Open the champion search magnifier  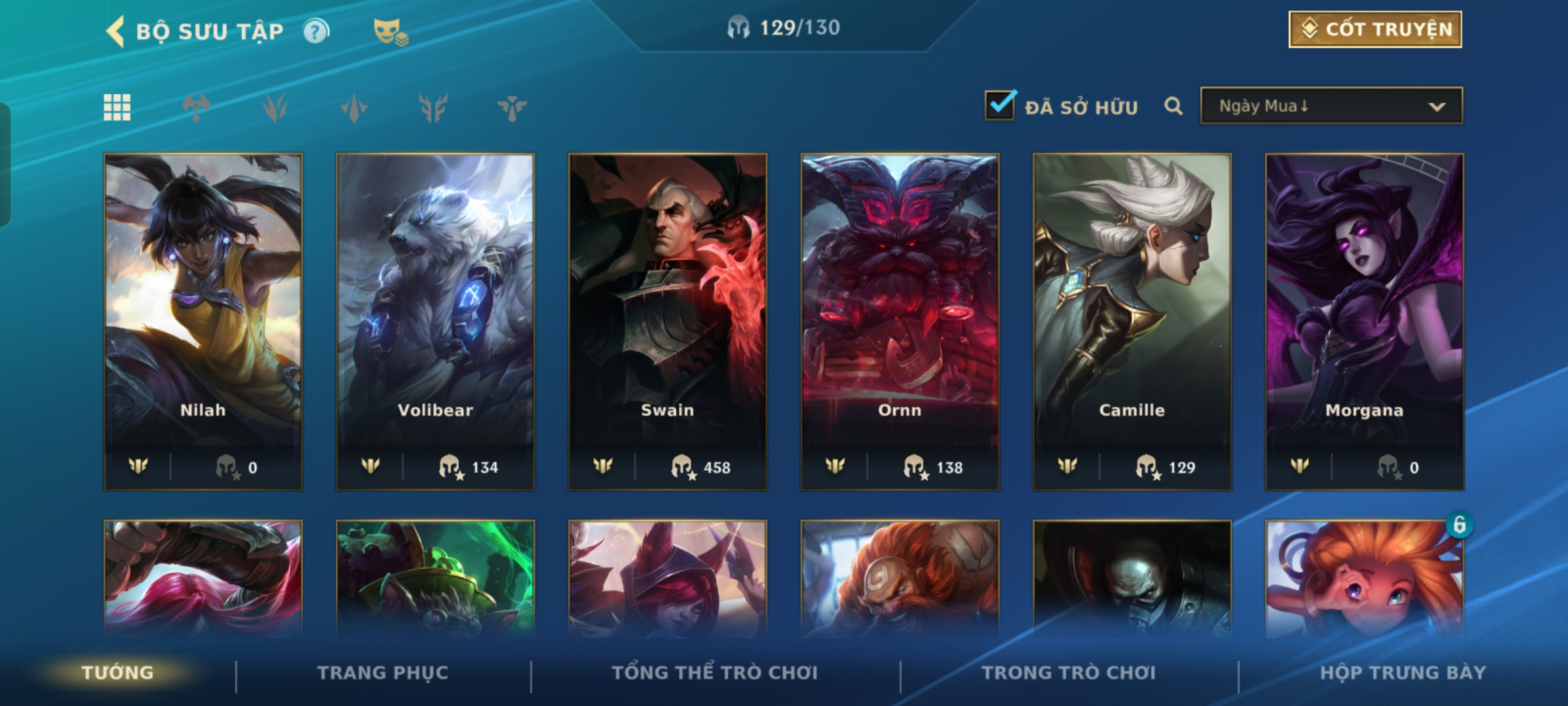click(x=1173, y=106)
